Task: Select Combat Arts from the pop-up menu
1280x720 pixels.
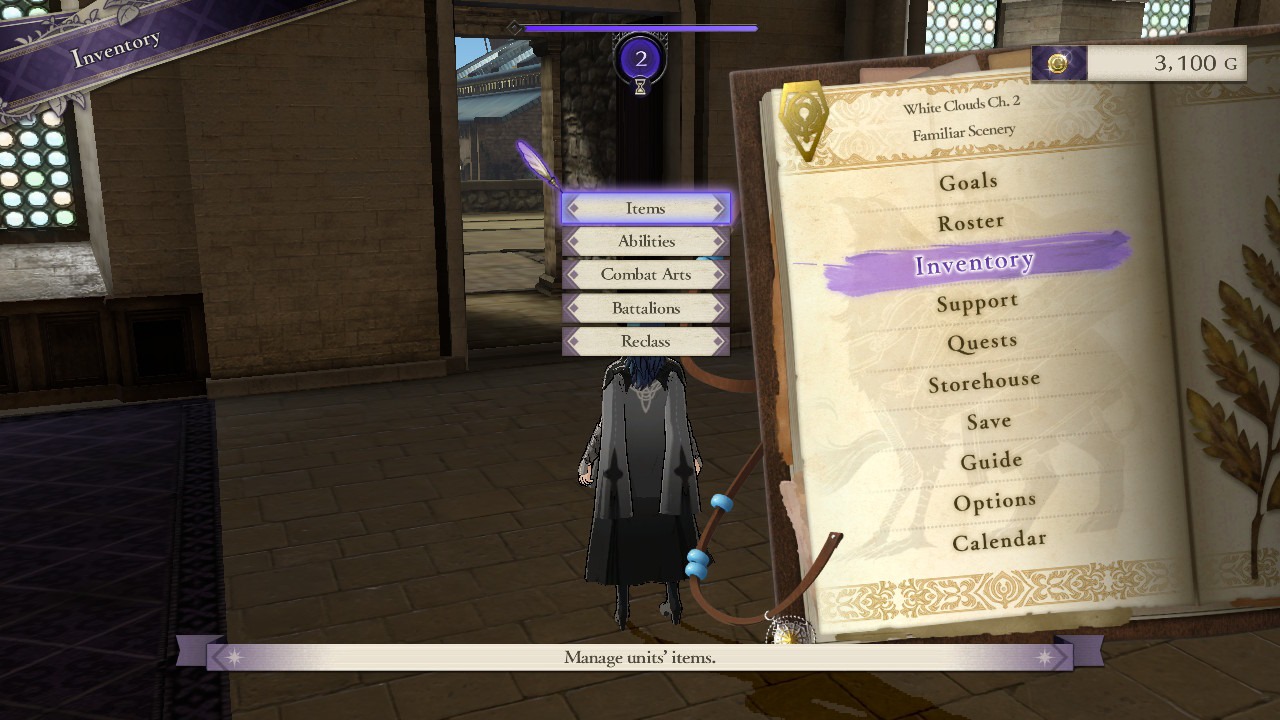Action: (x=645, y=274)
